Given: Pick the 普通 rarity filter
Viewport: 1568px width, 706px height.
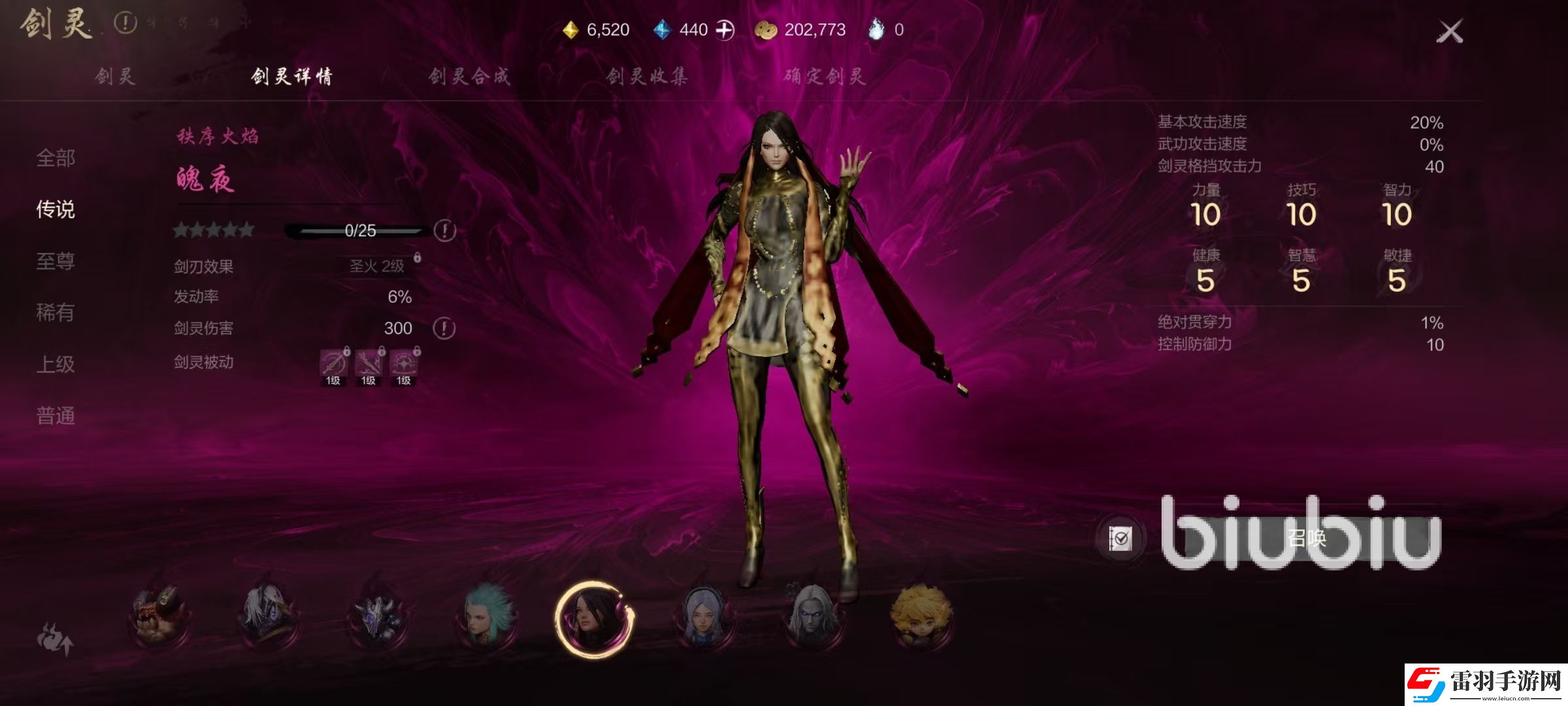Looking at the screenshot, I should (56, 416).
